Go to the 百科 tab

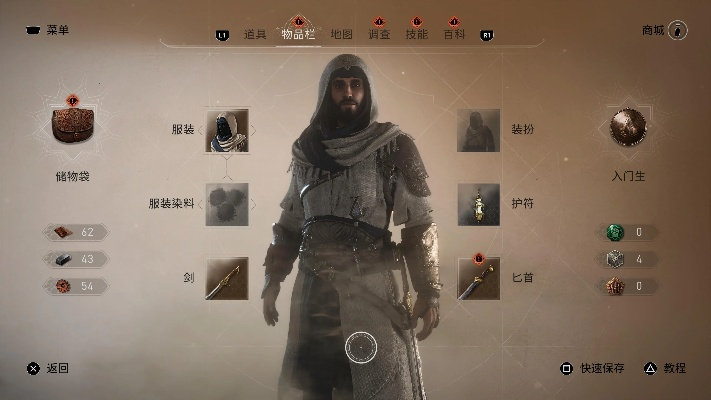[455, 34]
